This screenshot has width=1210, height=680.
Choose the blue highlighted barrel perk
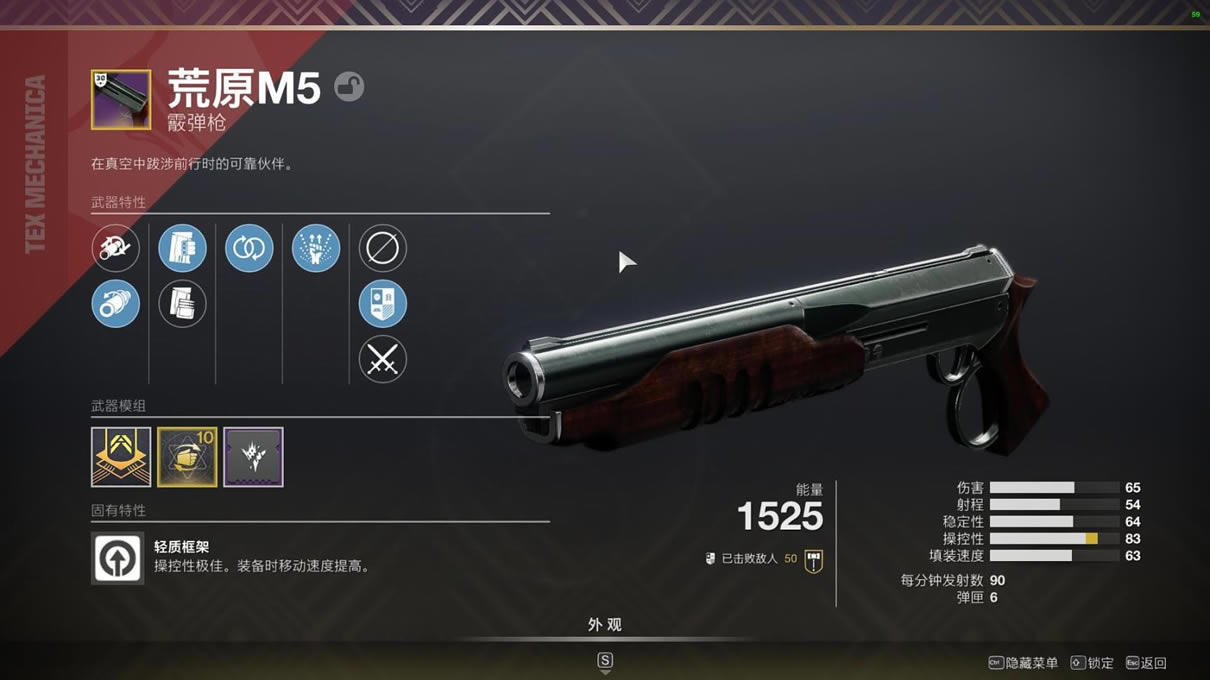[x=116, y=304]
